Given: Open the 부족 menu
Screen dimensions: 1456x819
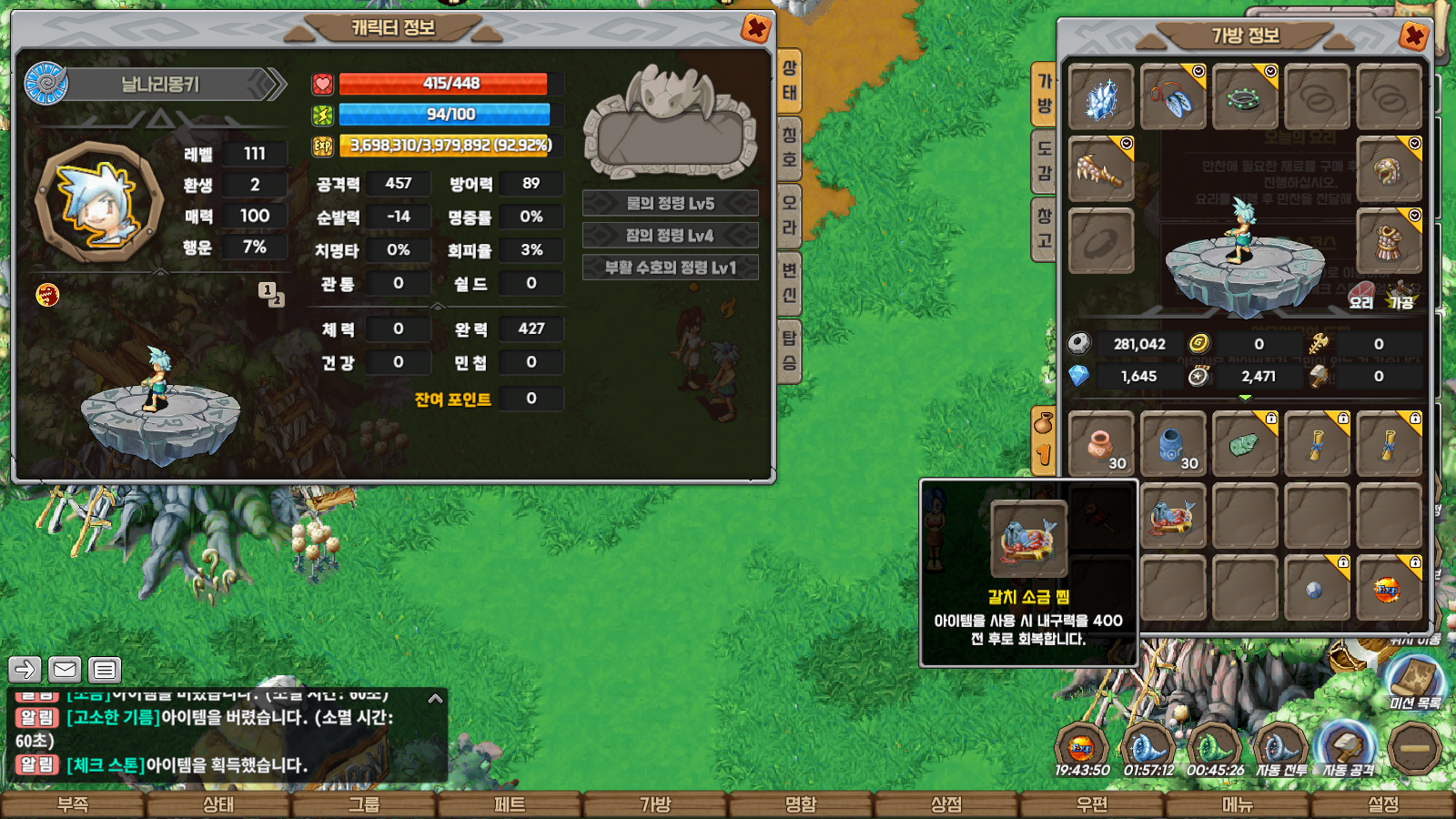Looking at the screenshot, I should 73,805.
